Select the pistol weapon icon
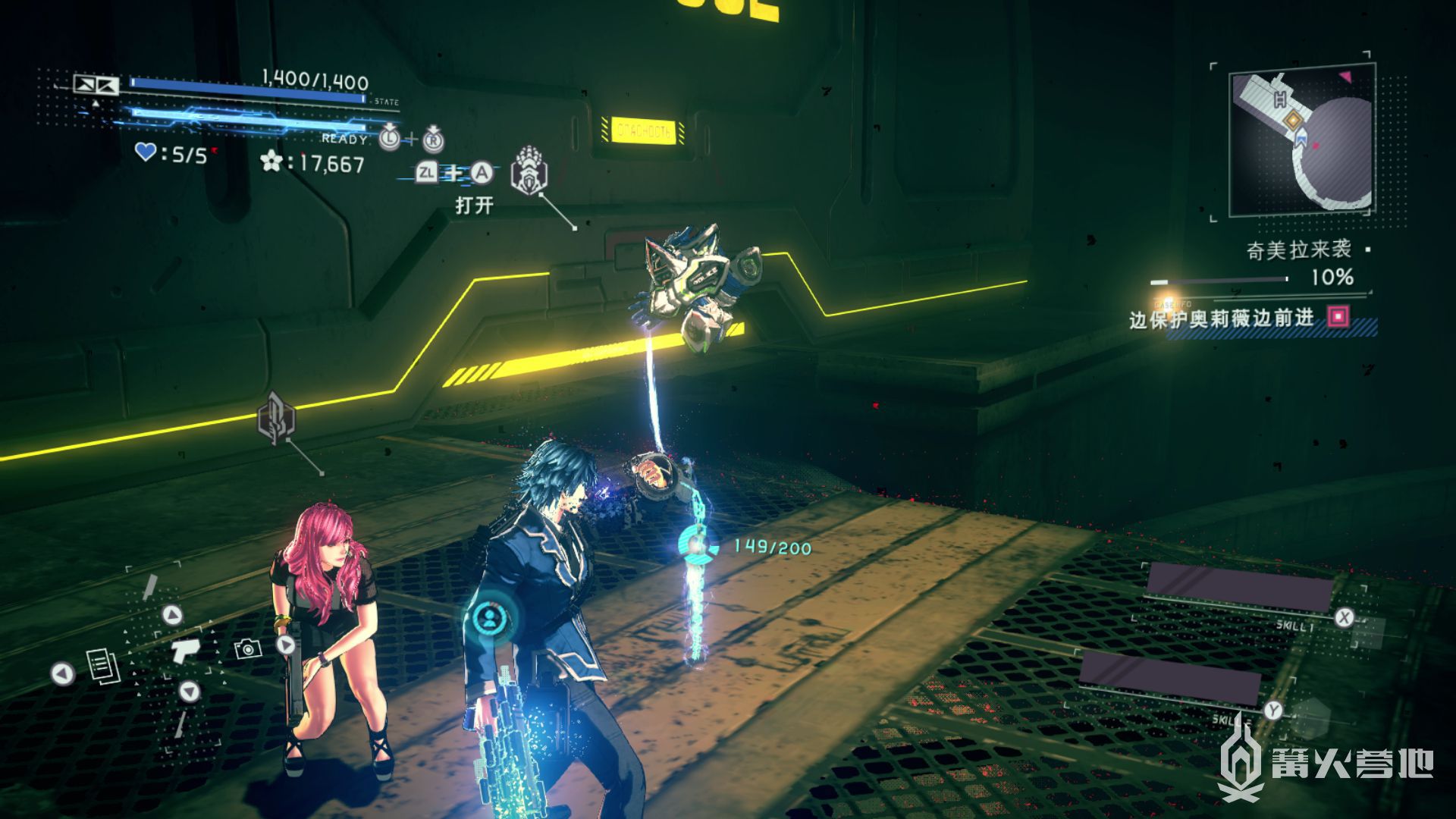This screenshot has width=1456, height=819. click(x=183, y=651)
